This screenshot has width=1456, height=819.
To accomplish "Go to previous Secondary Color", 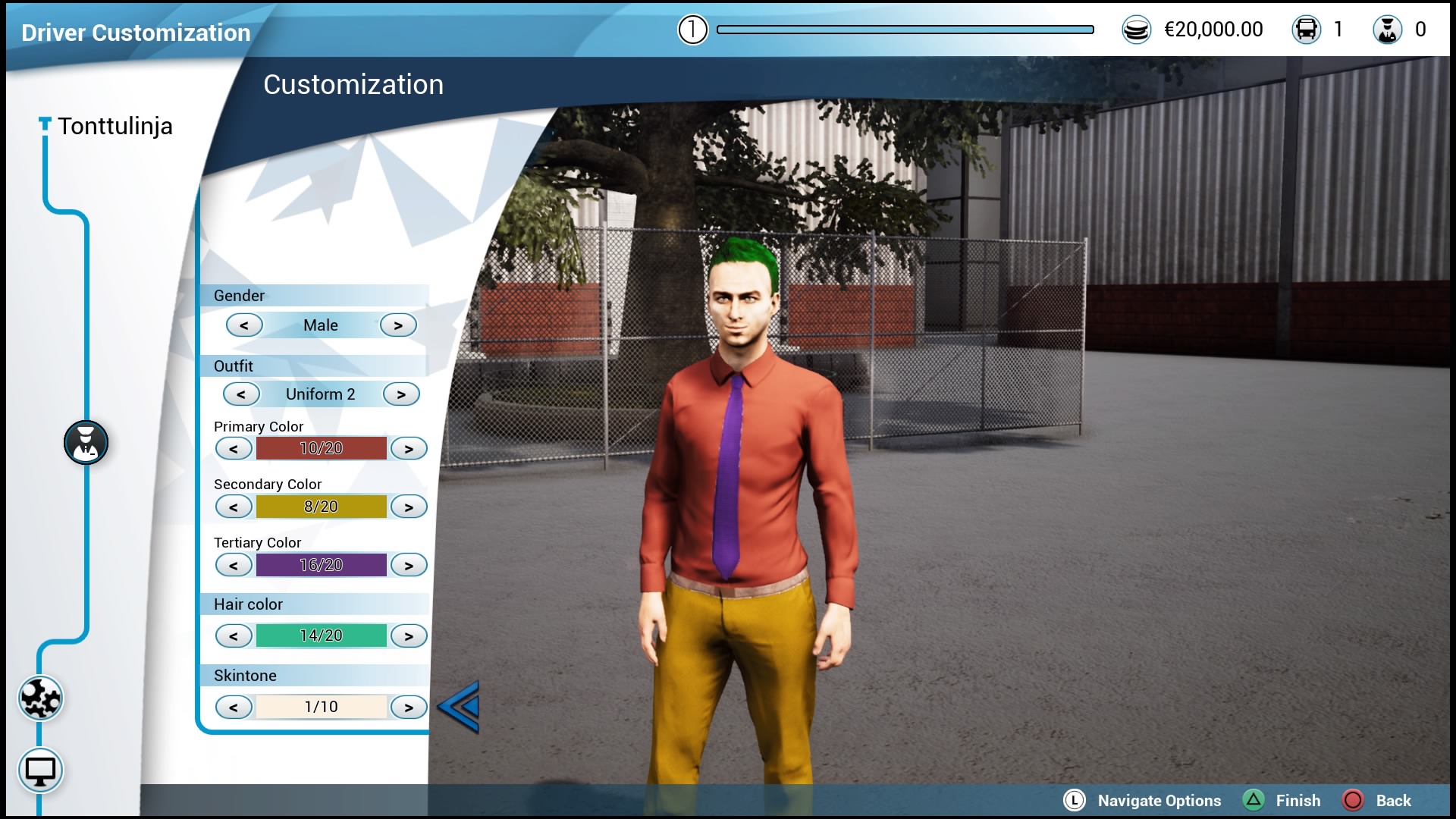I will pyautogui.click(x=234, y=507).
